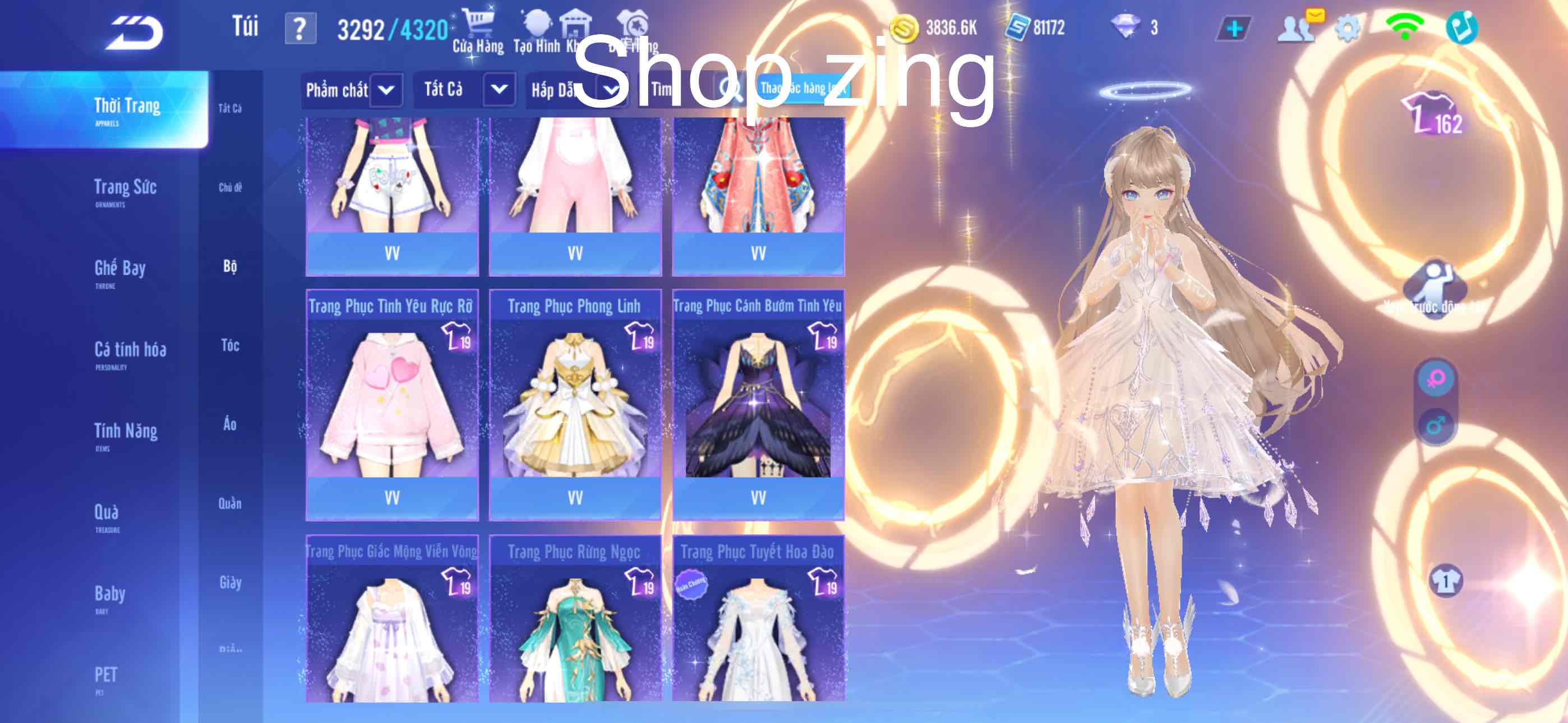This screenshot has width=1568, height=723.
Task: Choose Trang Phục Cánh Bướm Tình Yêu outfit
Action: tap(758, 403)
